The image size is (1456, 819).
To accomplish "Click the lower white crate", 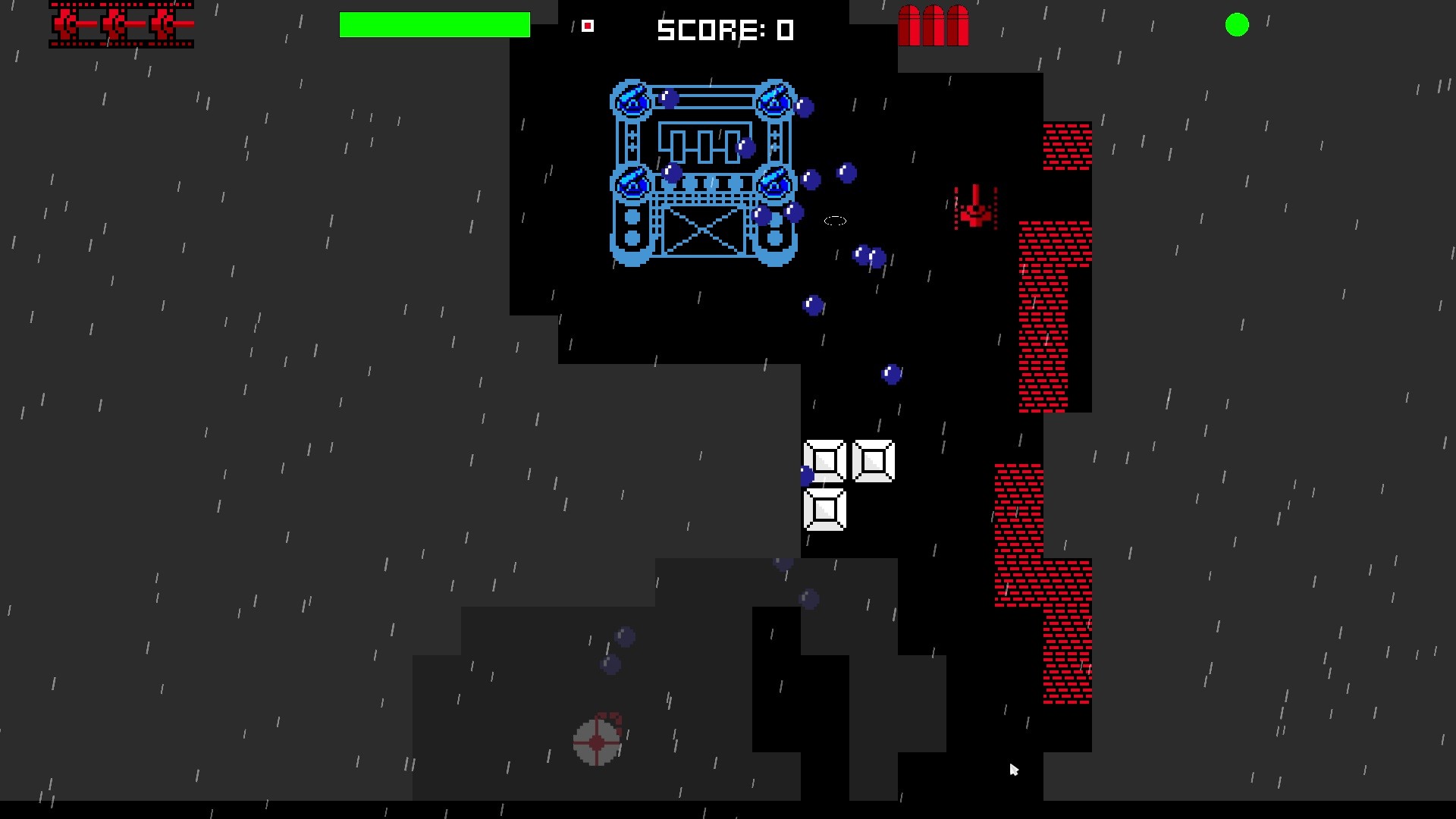I will (825, 510).
